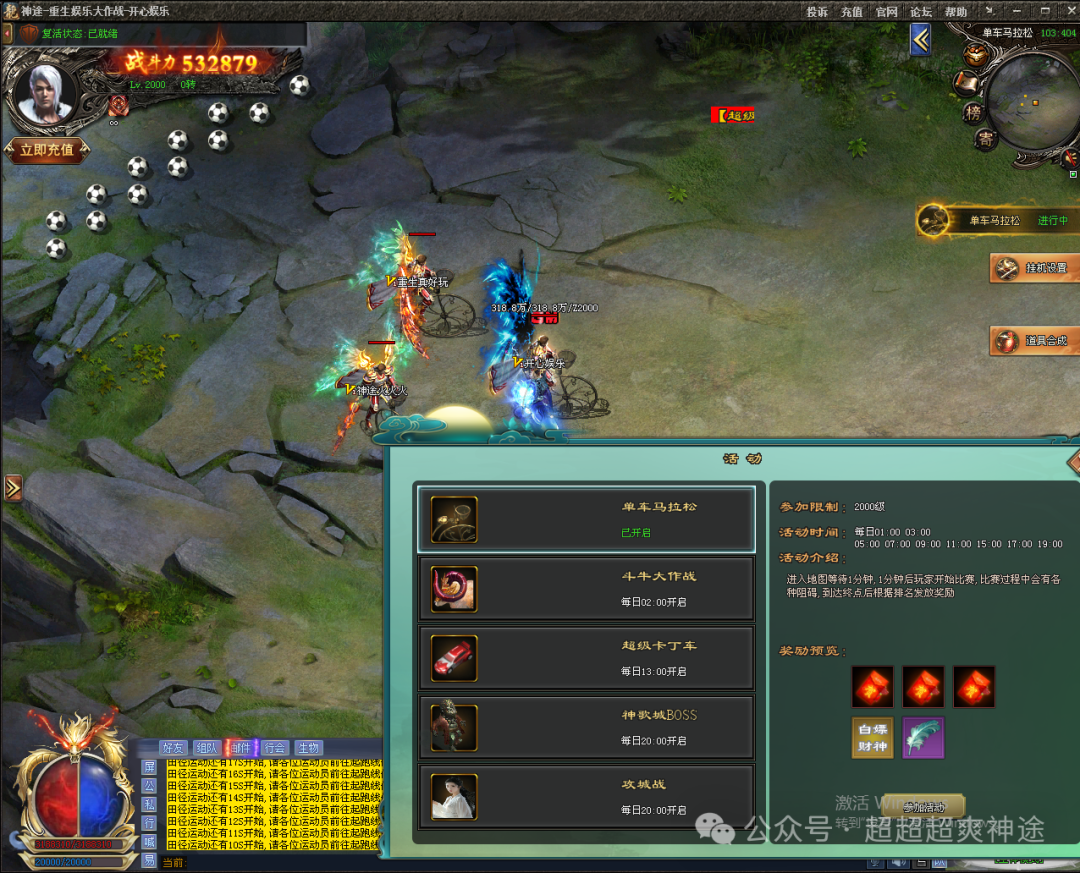Collapse panel with blue double-arrow button

pos(920,39)
